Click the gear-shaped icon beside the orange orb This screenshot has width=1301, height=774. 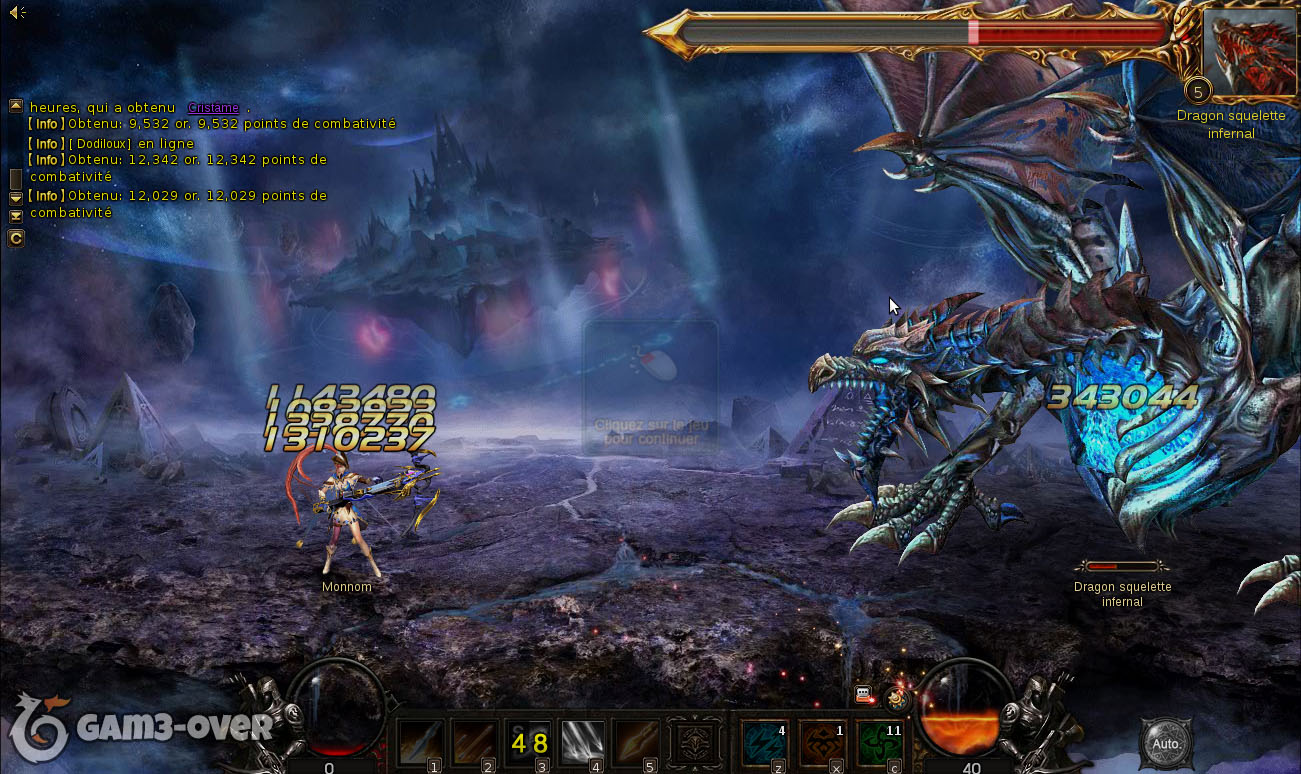(x=897, y=699)
